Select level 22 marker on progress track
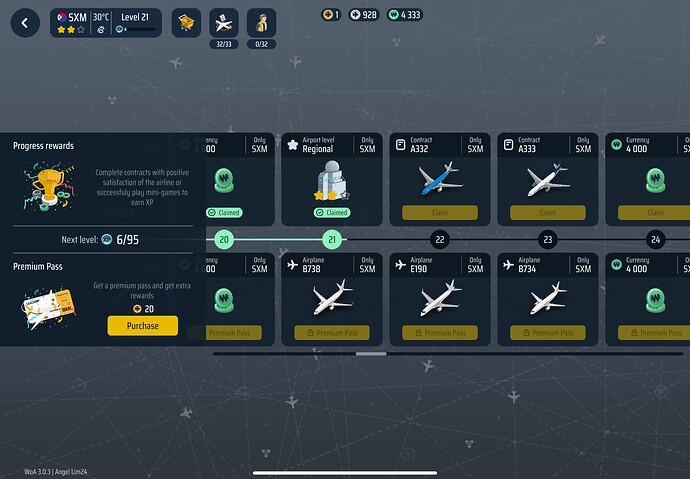Screen dimensions: 690x479 pos(440,239)
